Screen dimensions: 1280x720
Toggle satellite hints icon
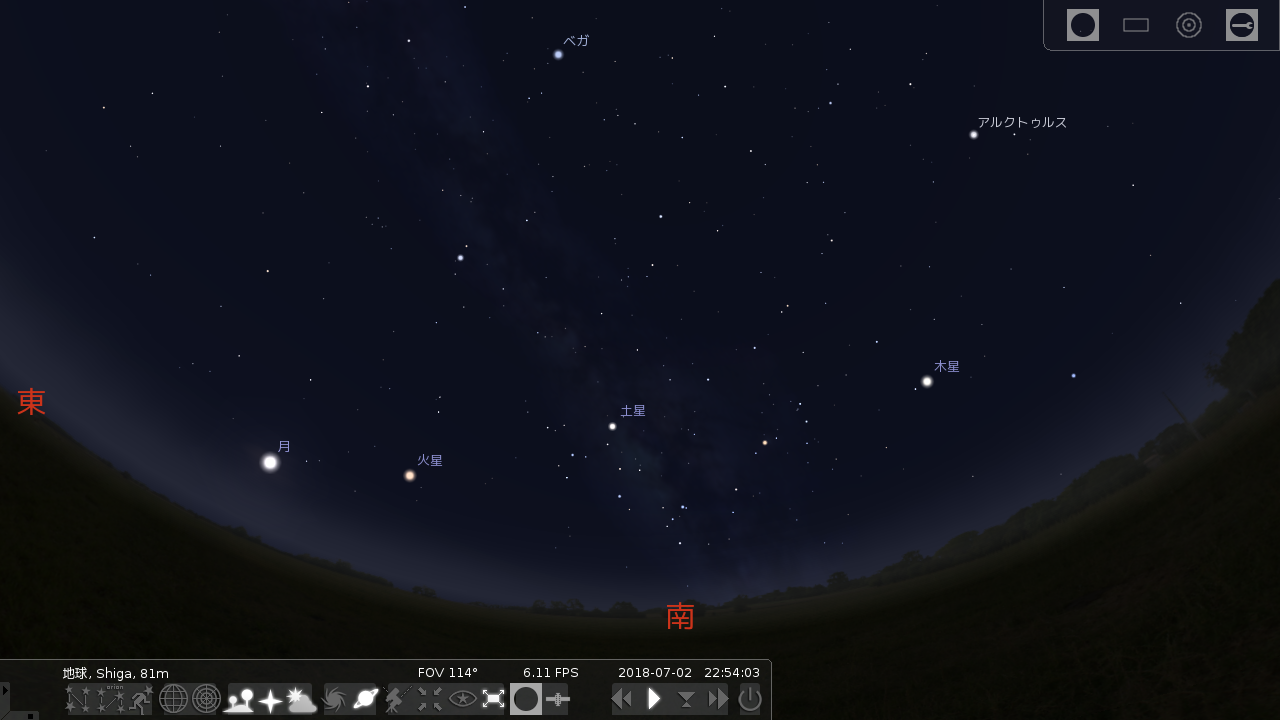[x=557, y=699]
